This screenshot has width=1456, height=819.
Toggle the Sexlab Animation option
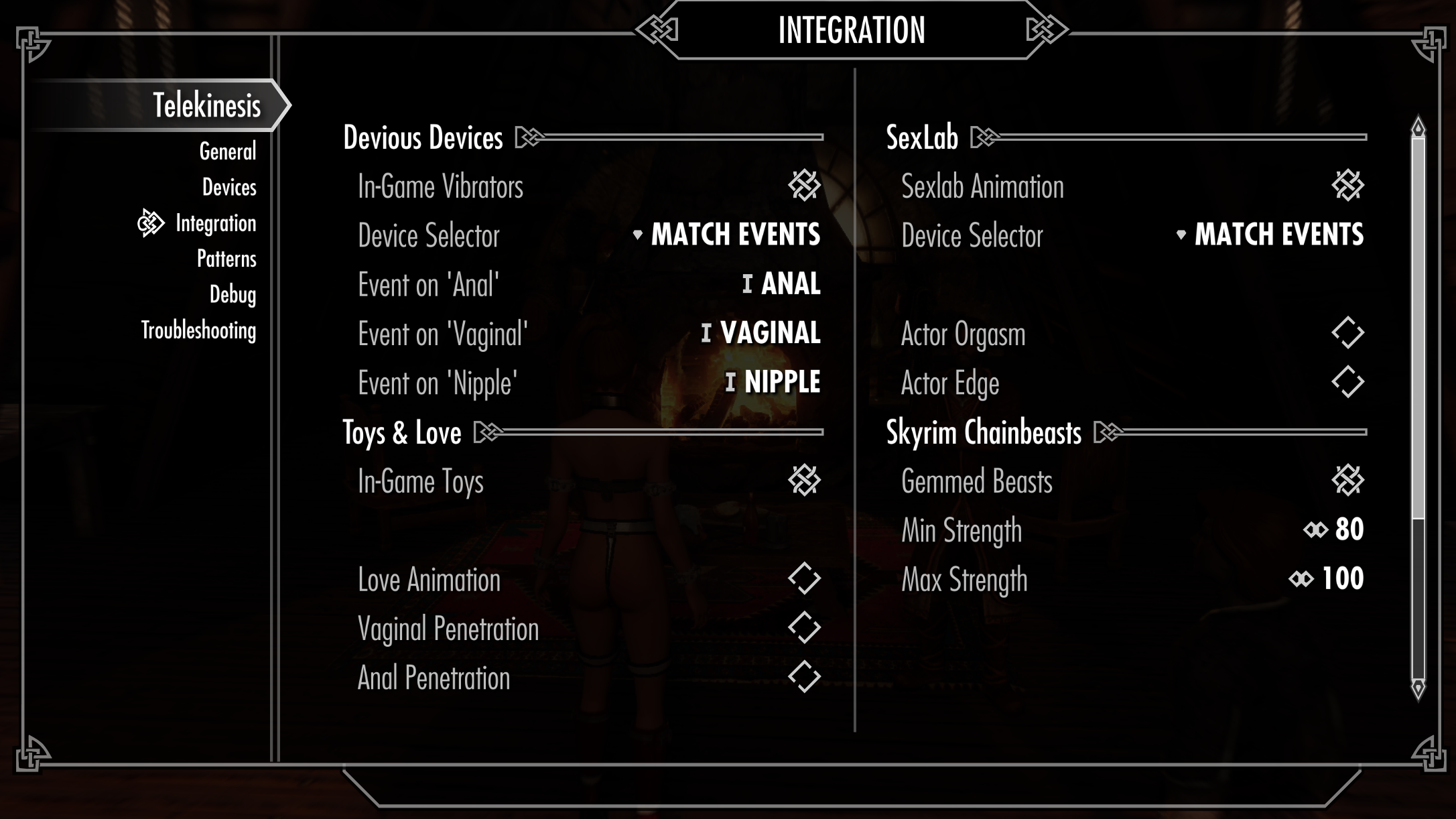click(1347, 186)
